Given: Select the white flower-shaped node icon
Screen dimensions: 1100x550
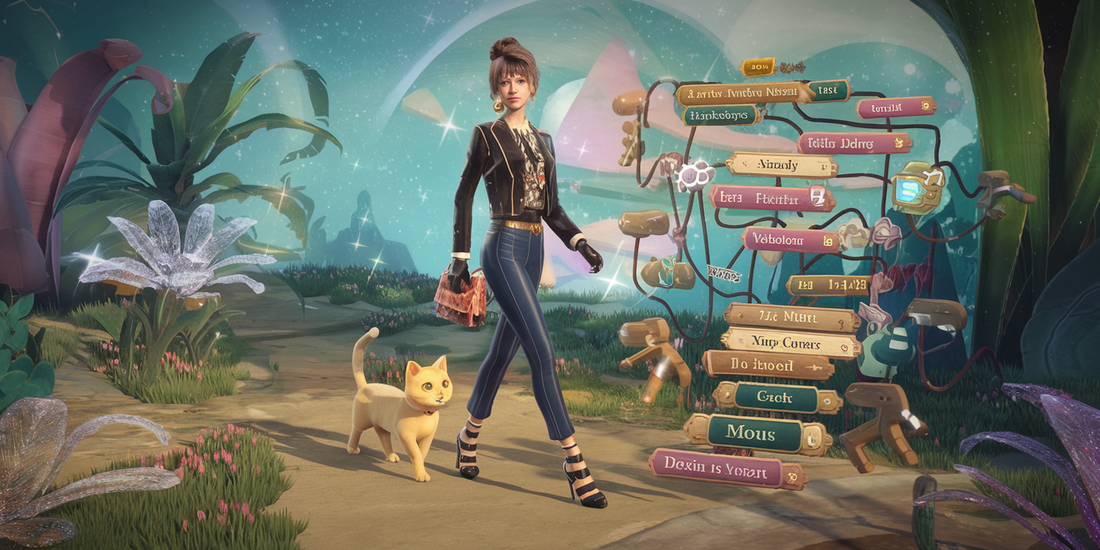Looking at the screenshot, I should pyautogui.click(x=693, y=177).
